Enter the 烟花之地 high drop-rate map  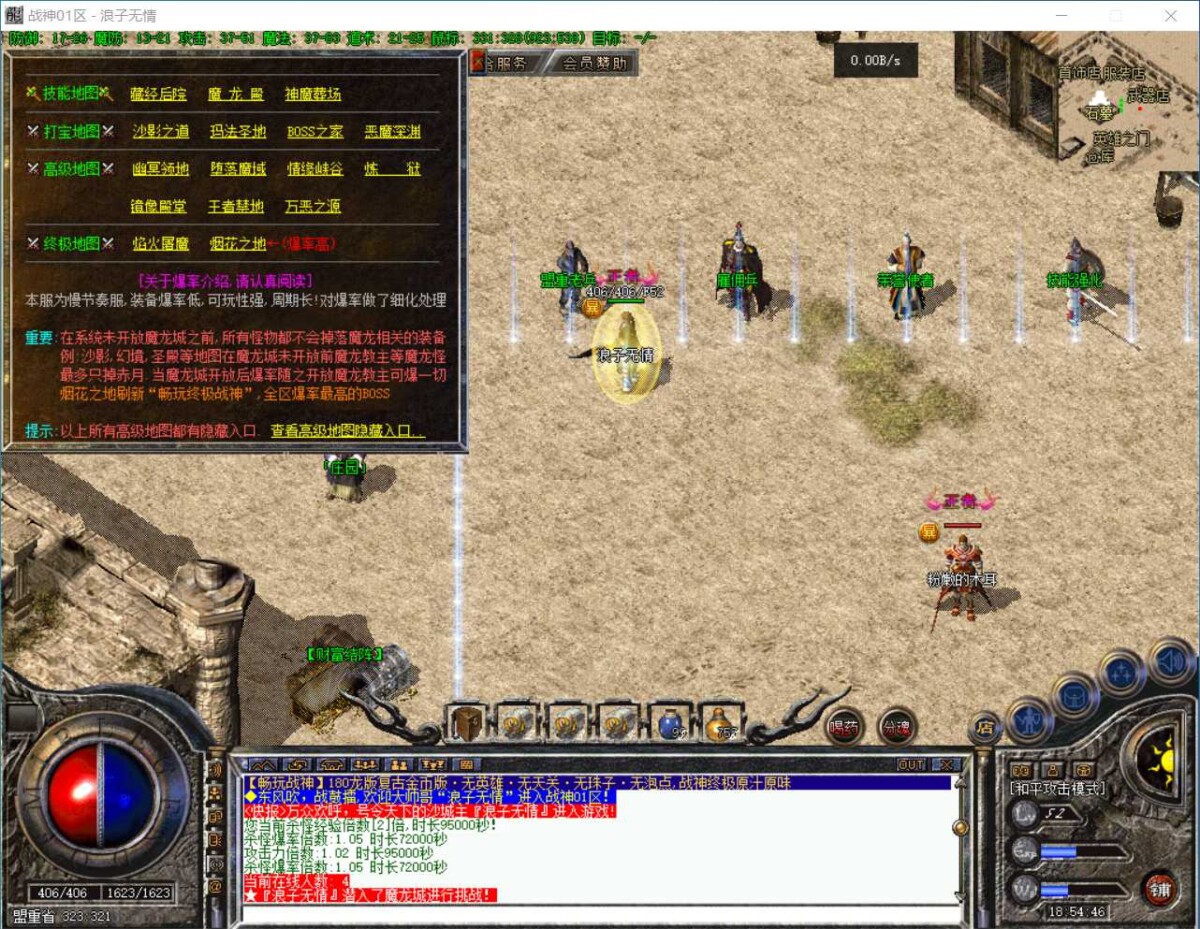(238, 243)
